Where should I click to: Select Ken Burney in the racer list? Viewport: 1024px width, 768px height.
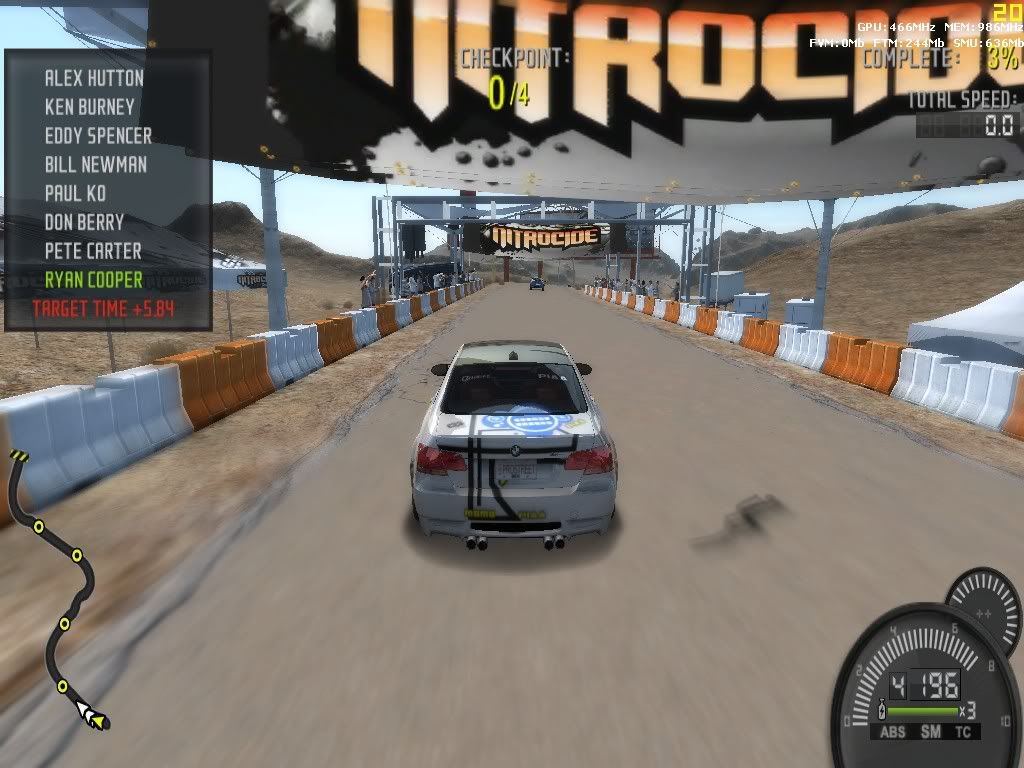coord(89,106)
